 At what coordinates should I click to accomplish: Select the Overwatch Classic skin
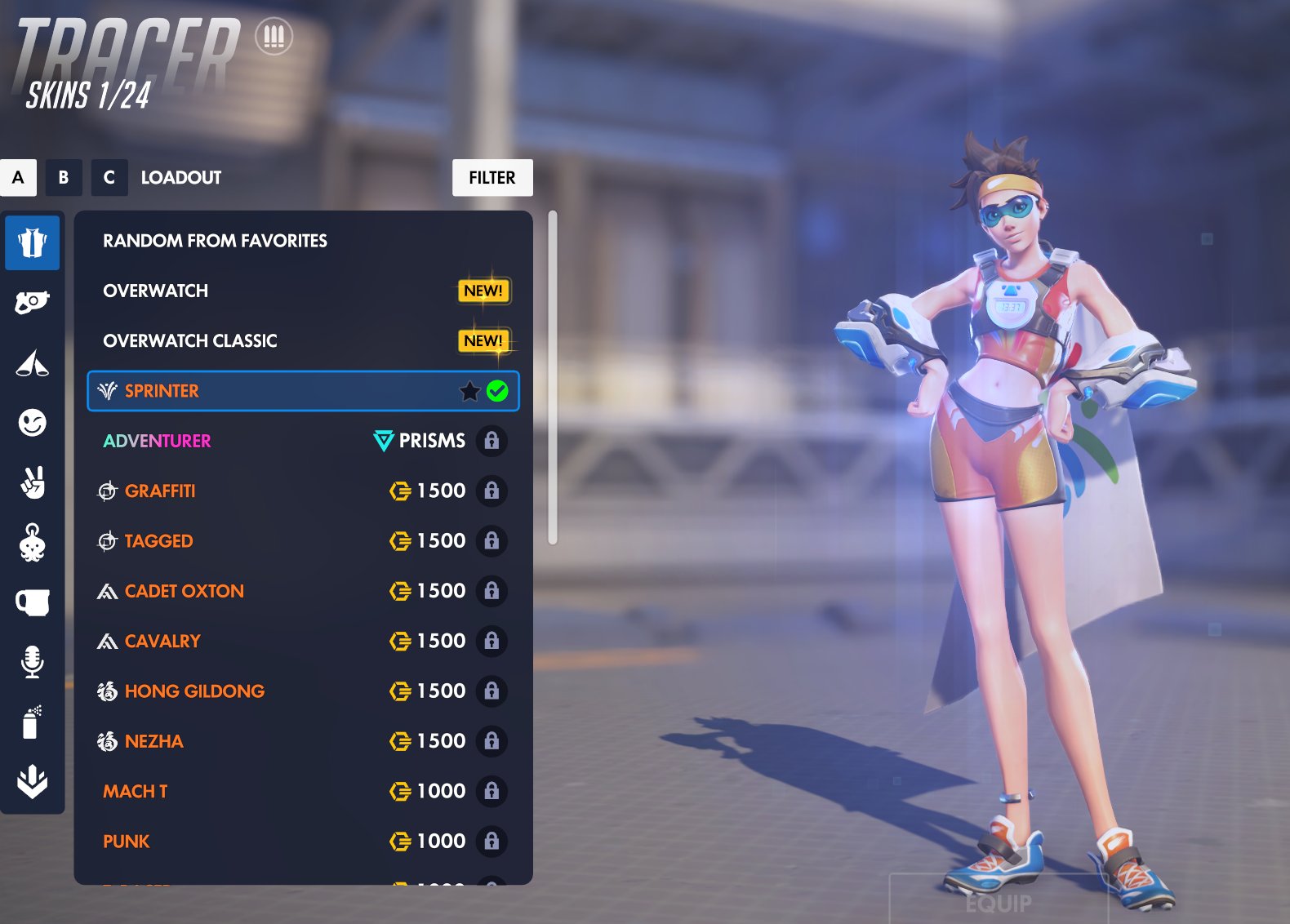click(x=190, y=341)
